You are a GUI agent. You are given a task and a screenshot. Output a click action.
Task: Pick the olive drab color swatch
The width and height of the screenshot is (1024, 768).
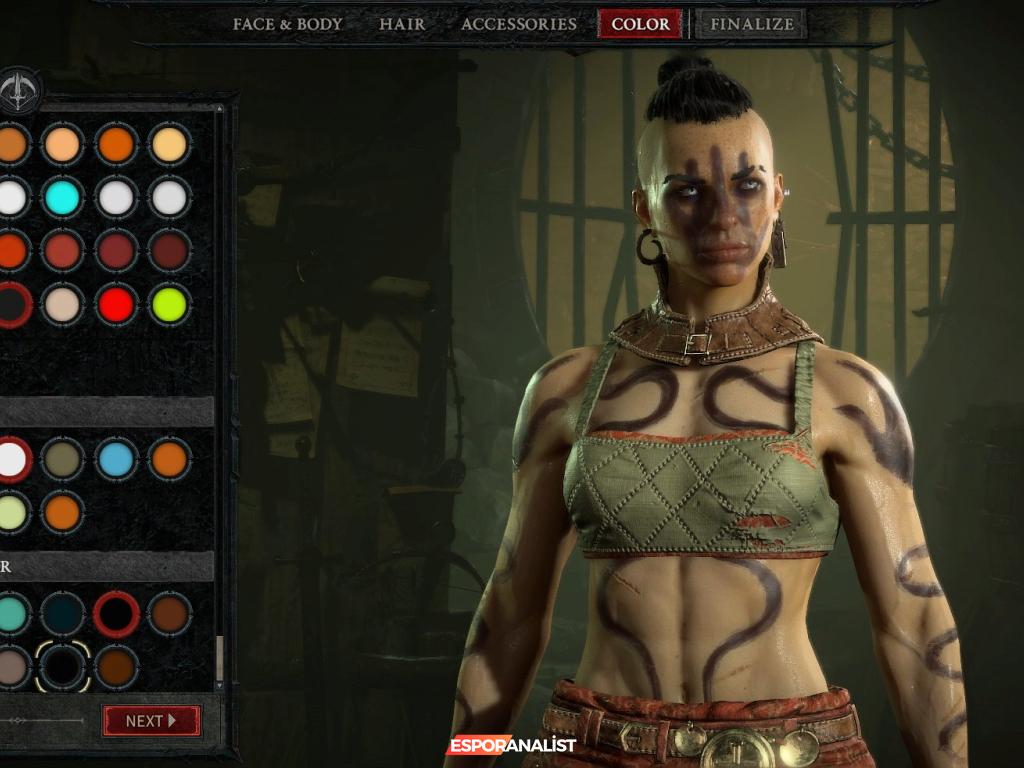(63, 459)
